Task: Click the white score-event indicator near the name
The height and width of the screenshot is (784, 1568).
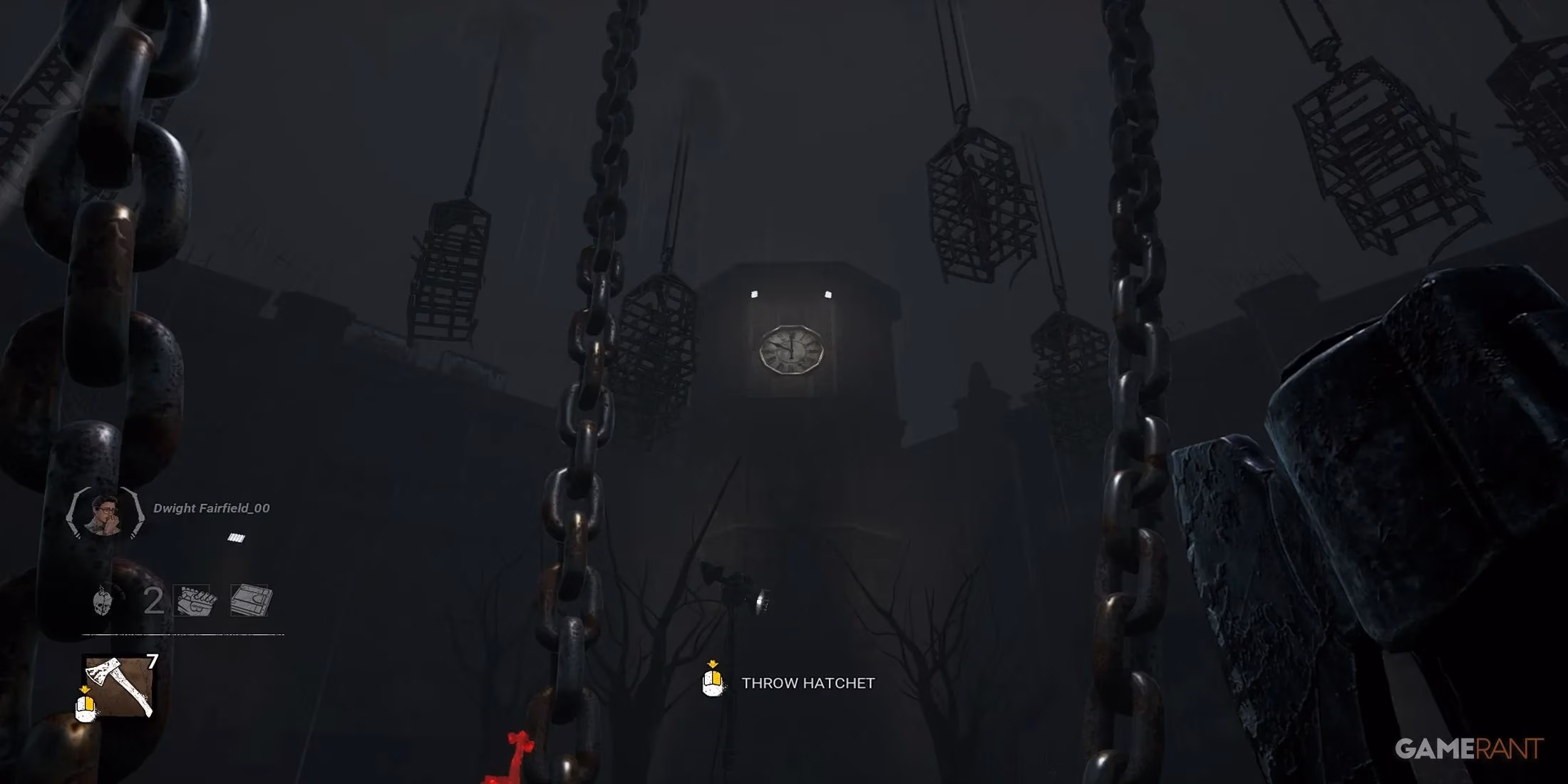Action: (235, 537)
